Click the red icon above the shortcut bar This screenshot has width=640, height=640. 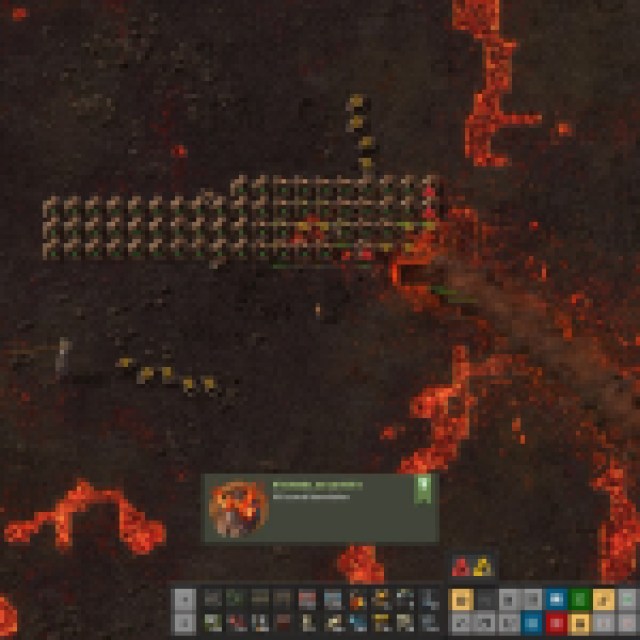[462, 566]
